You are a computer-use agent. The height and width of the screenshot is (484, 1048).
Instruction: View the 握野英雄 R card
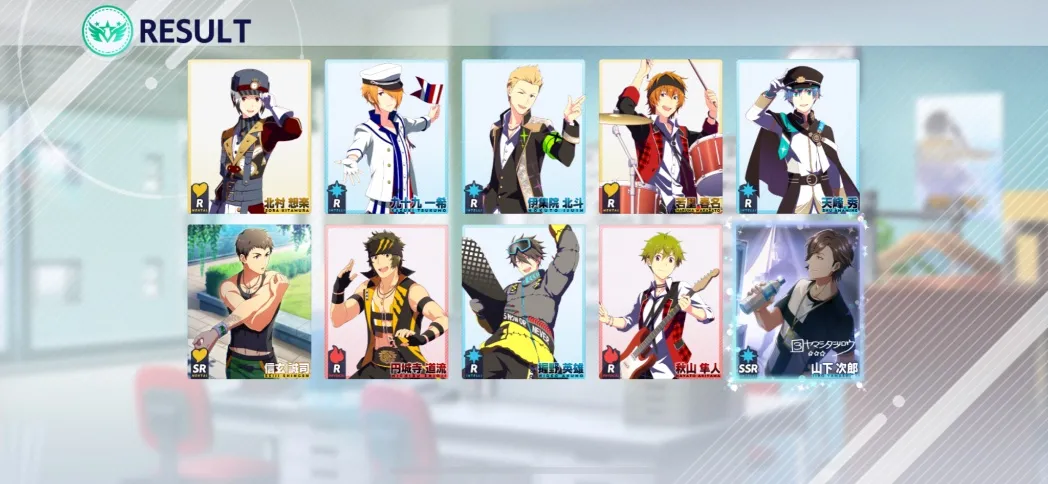click(x=523, y=302)
